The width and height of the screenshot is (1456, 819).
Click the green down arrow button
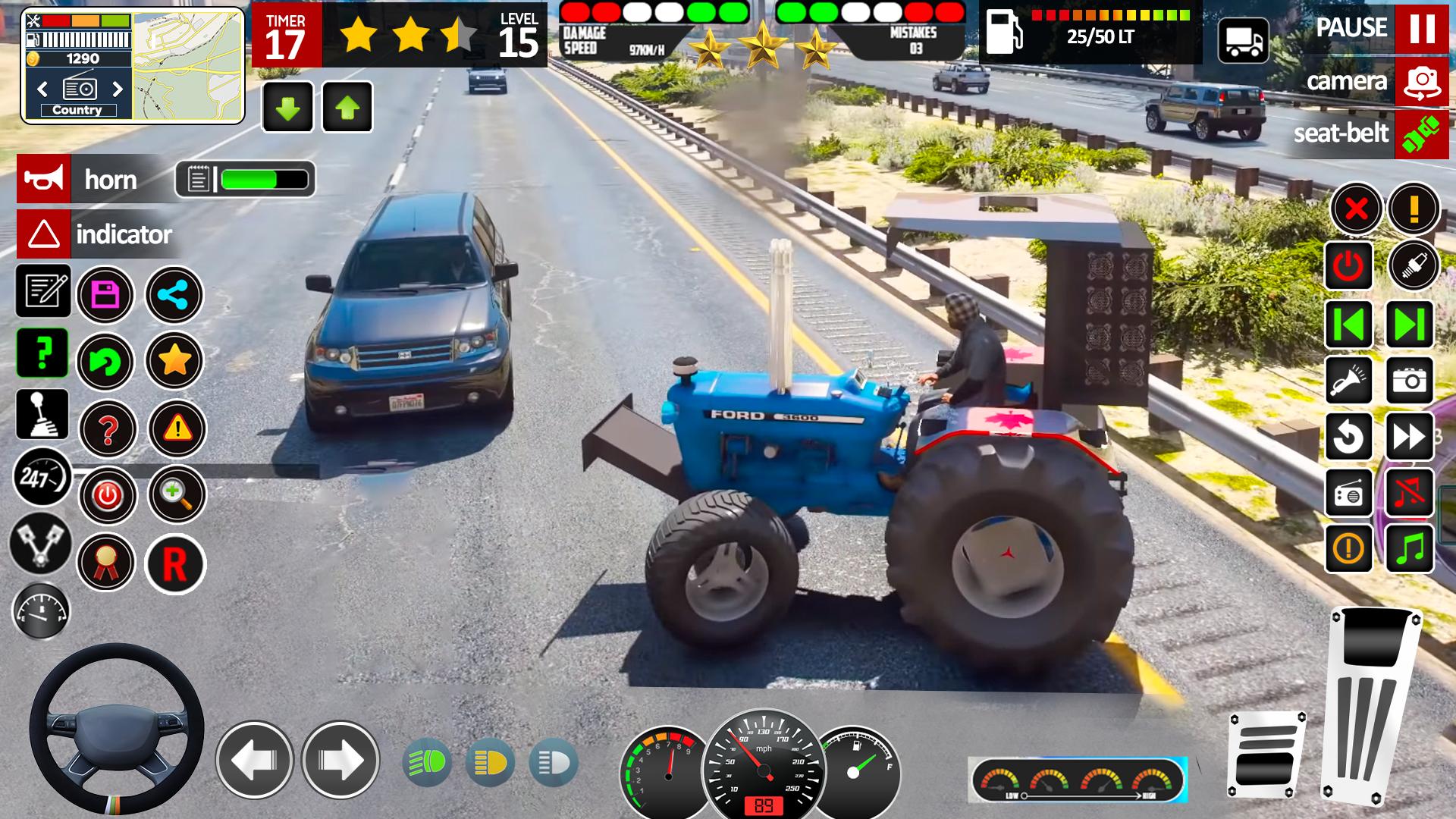[x=287, y=108]
